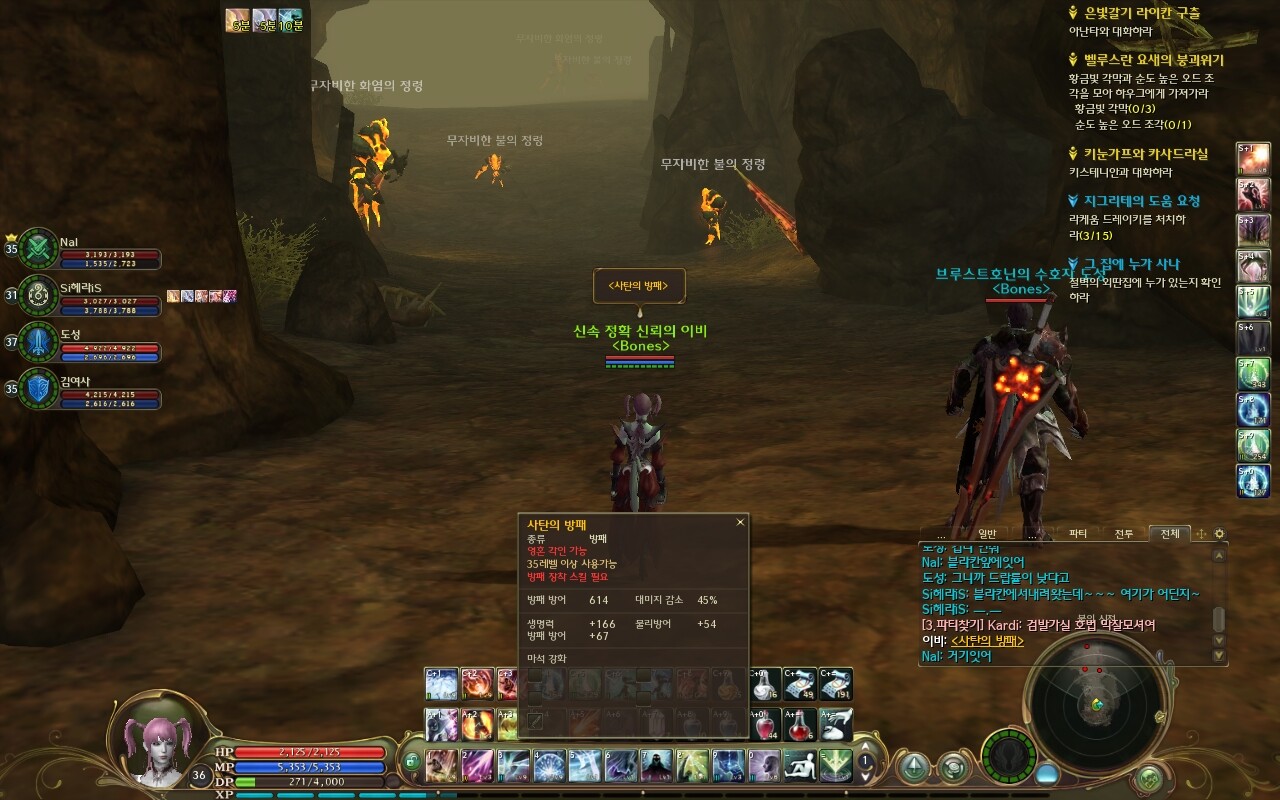
Task: Select party member Nal's frame
Action: (40, 247)
